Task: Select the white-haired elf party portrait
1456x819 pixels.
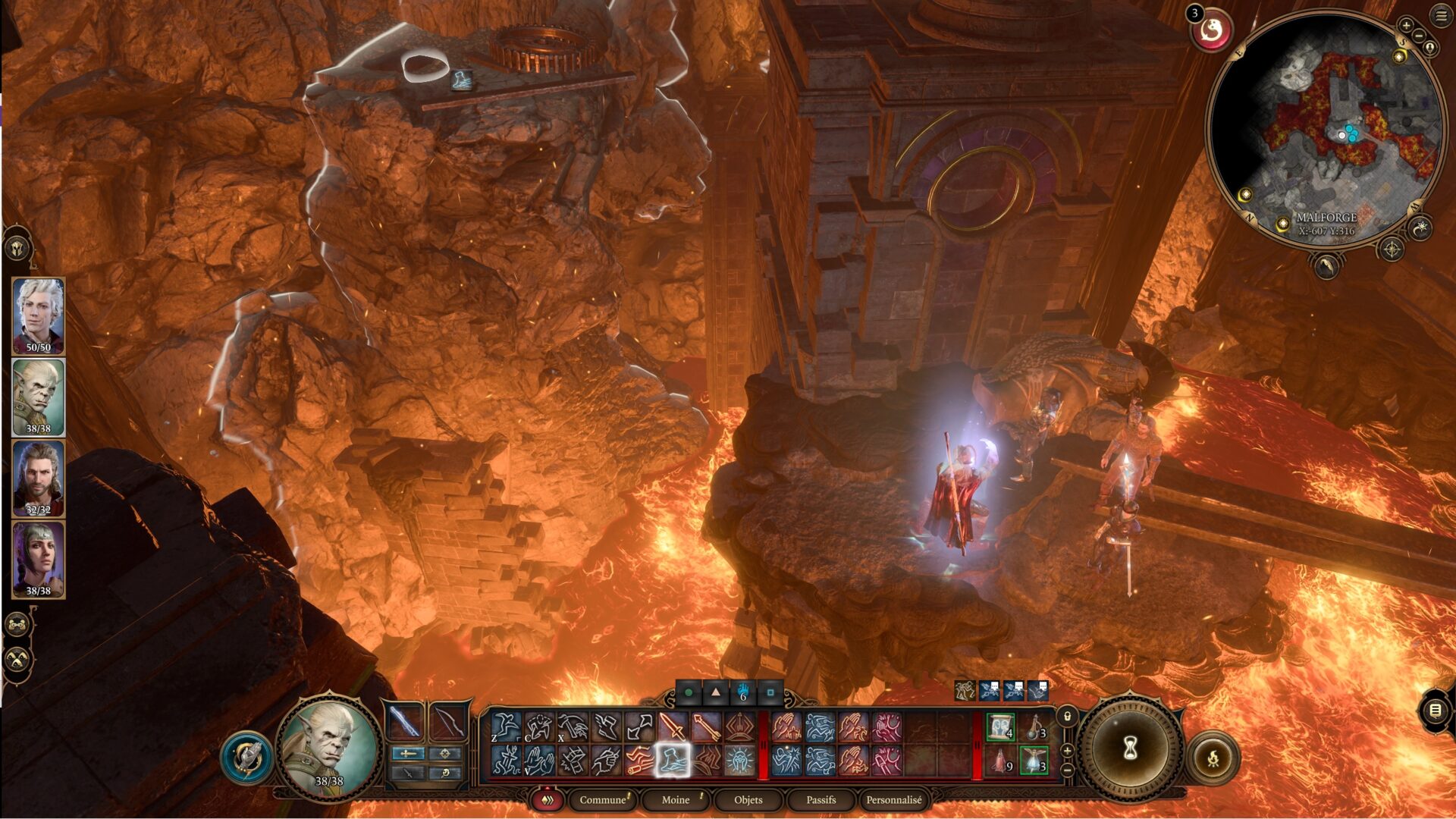Action: pyautogui.click(x=39, y=315)
